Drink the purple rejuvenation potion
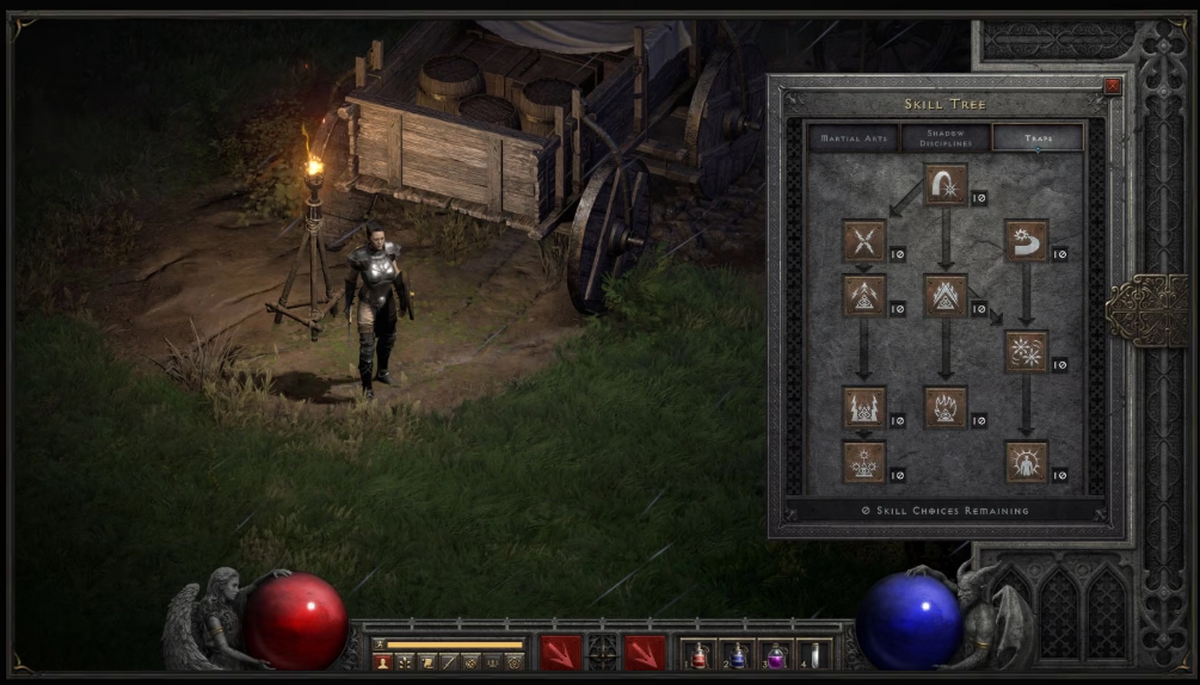The width and height of the screenshot is (1200, 685). pyautogui.click(x=777, y=655)
